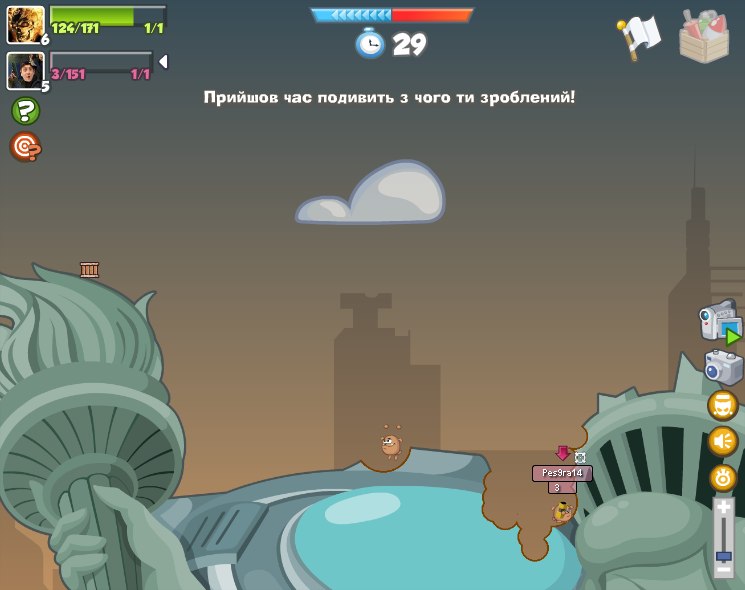Viewport: 745px width, 590px height.
Task: Toggle the sound speaker button
Action: 723,441
